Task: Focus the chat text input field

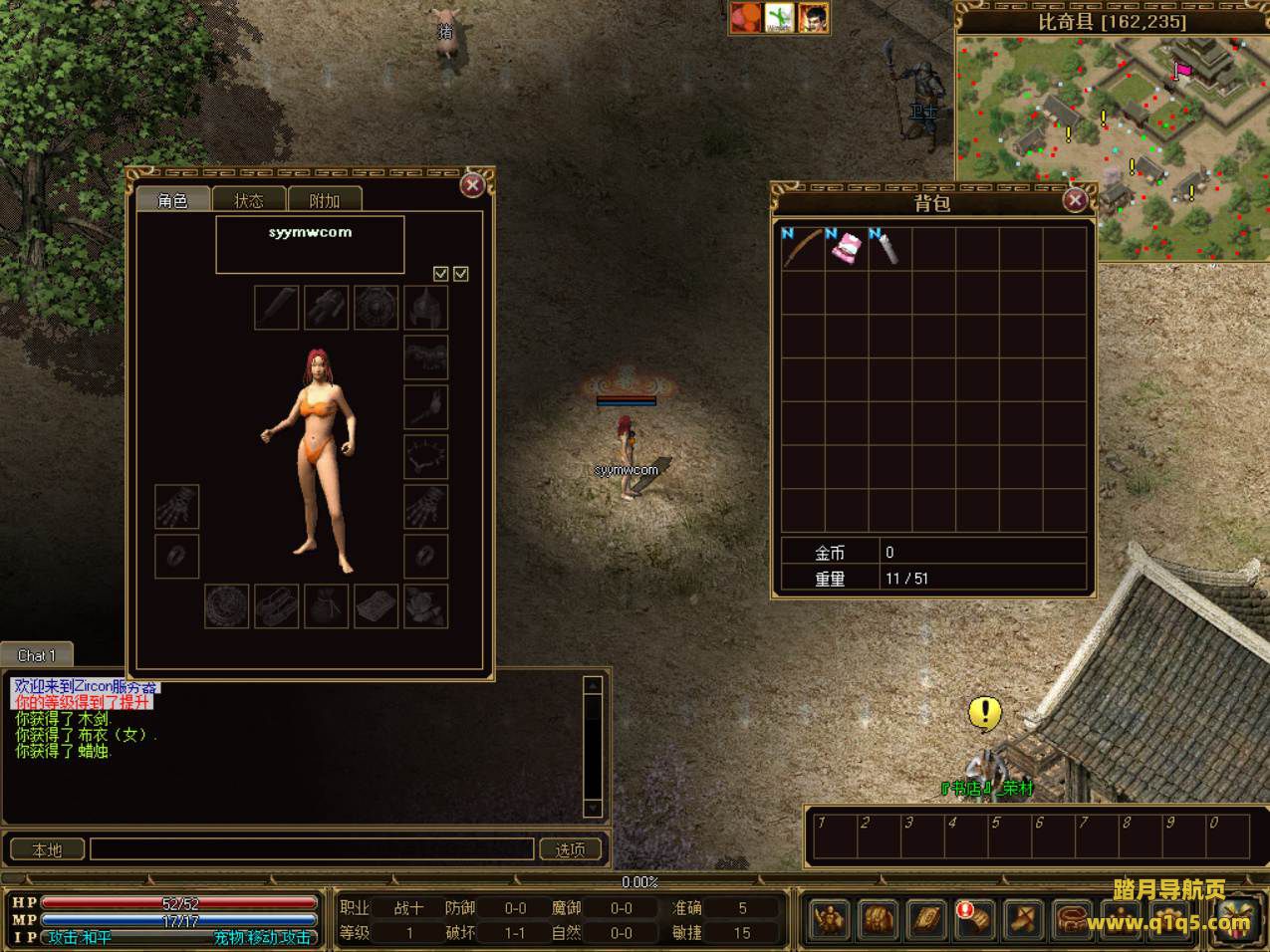Action: click(x=312, y=849)
